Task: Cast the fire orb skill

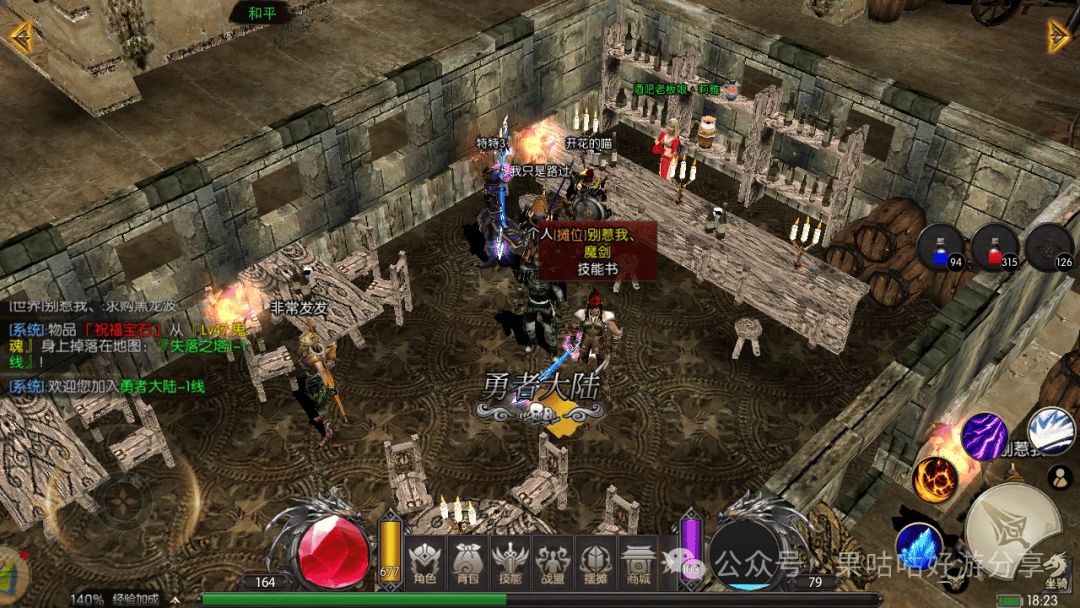Action: click(935, 479)
